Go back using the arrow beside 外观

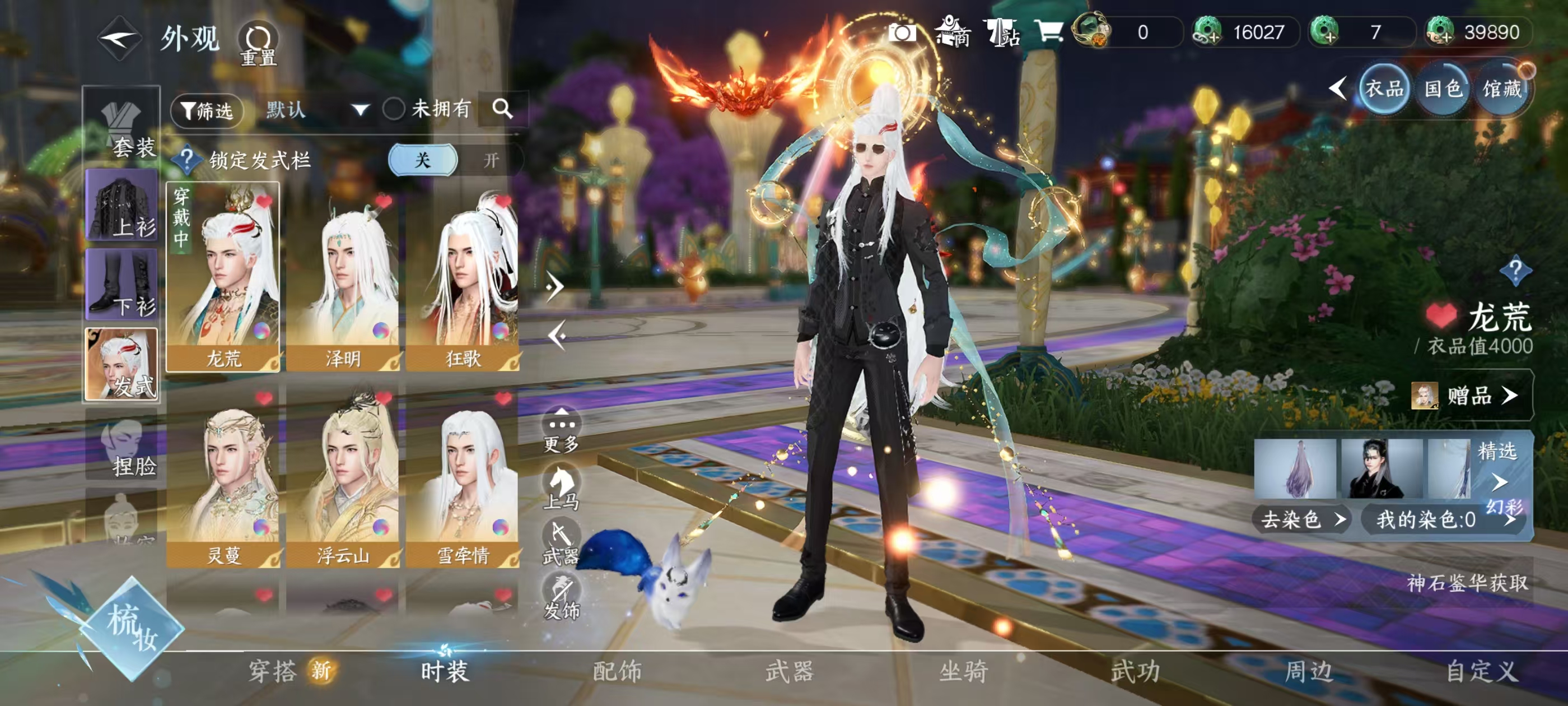[120, 38]
